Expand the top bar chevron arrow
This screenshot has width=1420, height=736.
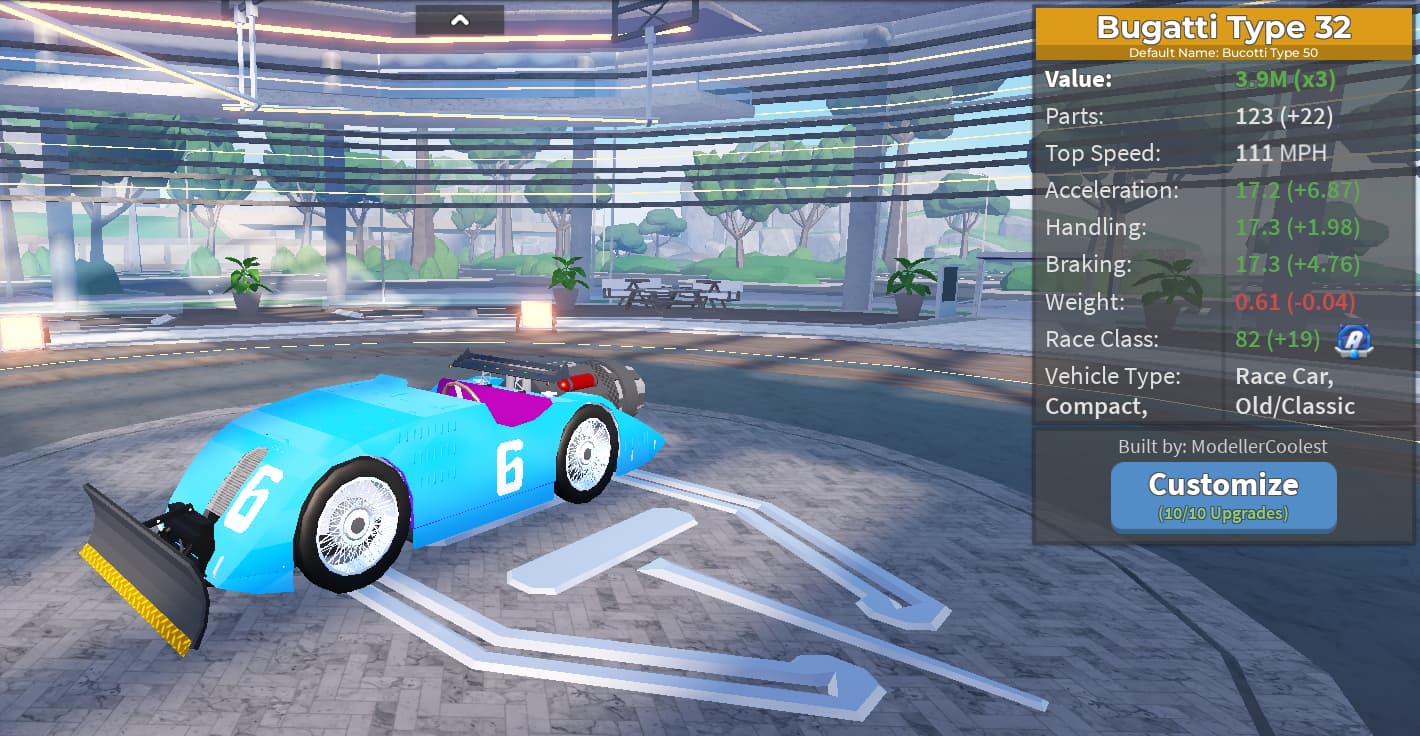tap(460, 20)
